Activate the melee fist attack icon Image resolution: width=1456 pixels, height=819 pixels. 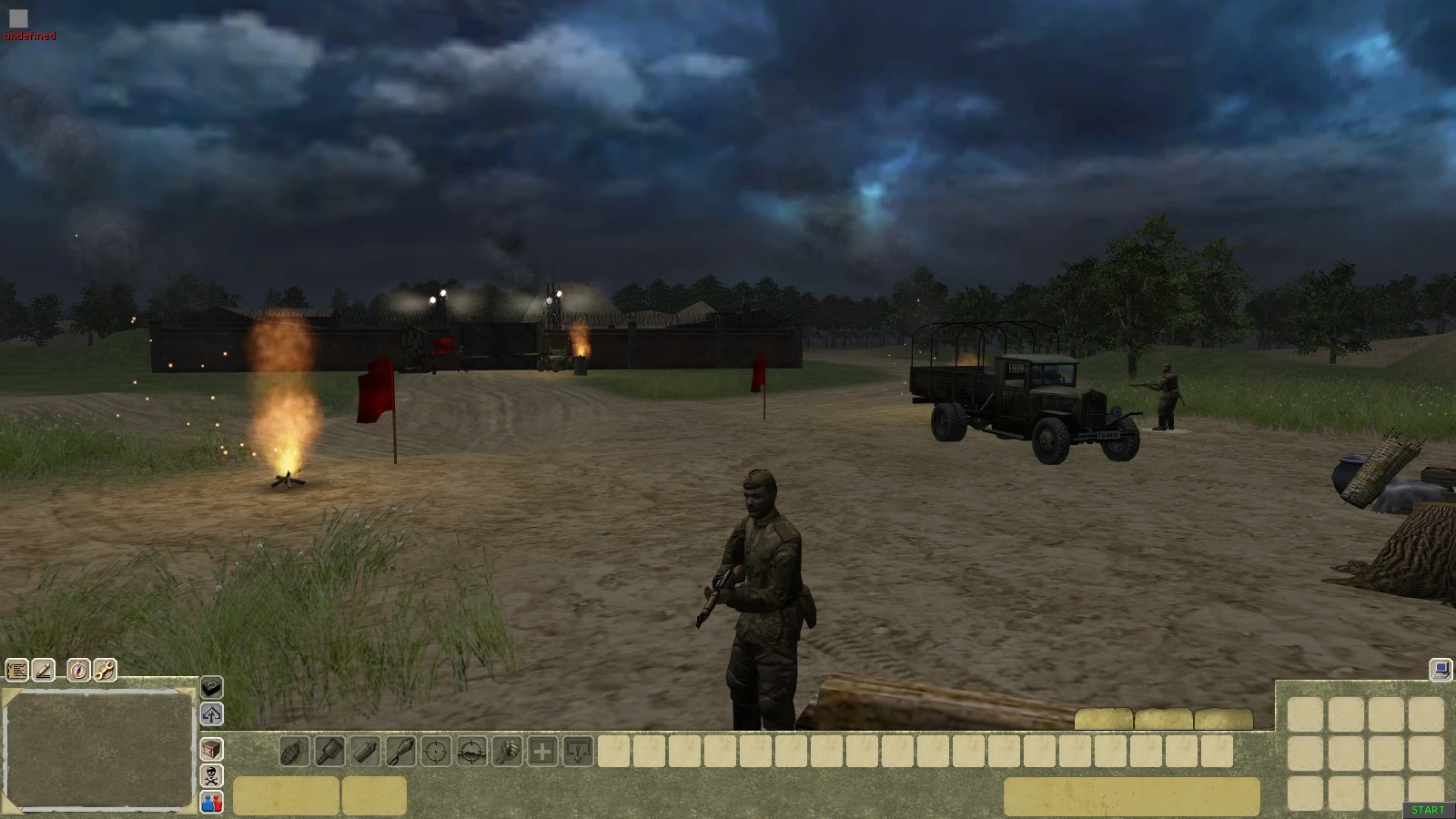(x=506, y=752)
